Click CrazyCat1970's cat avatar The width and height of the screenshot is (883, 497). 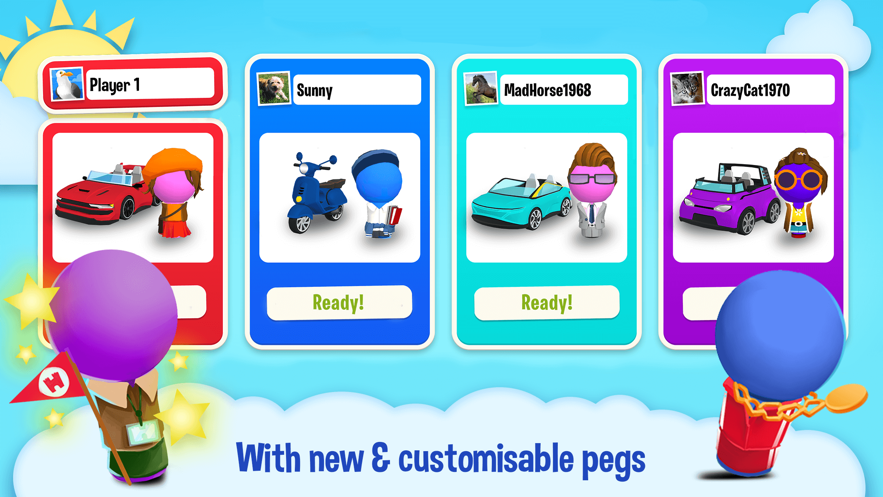pyautogui.click(x=687, y=88)
